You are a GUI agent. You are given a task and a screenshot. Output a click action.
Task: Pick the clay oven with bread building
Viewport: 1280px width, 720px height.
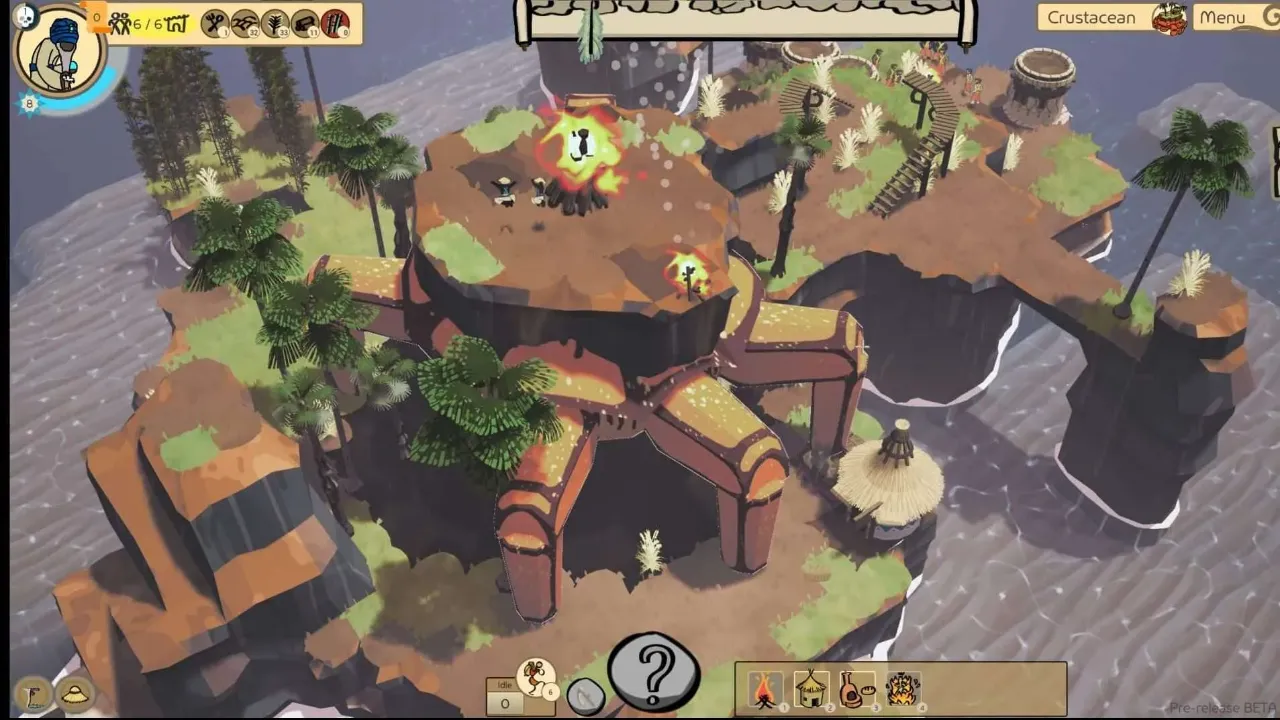point(857,688)
